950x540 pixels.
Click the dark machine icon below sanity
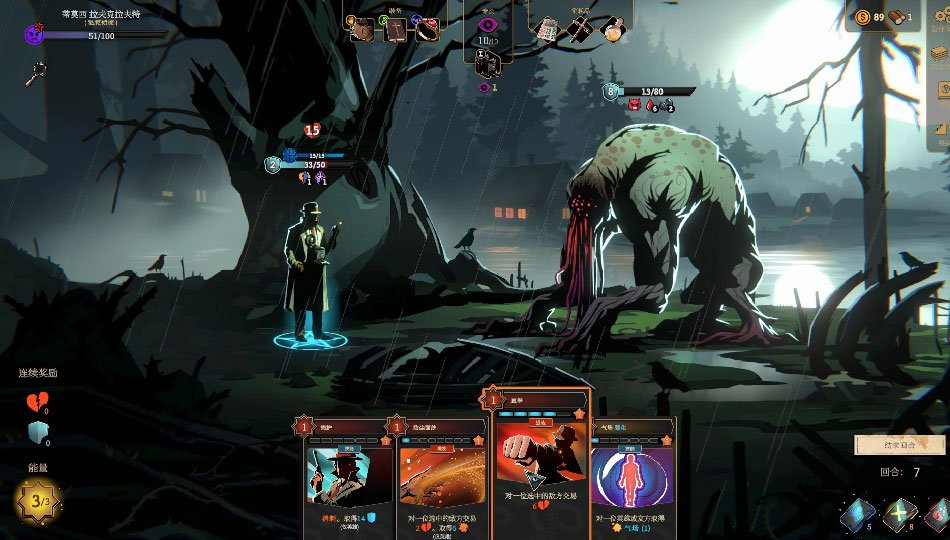pyautogui.click(x=488, y=64)
